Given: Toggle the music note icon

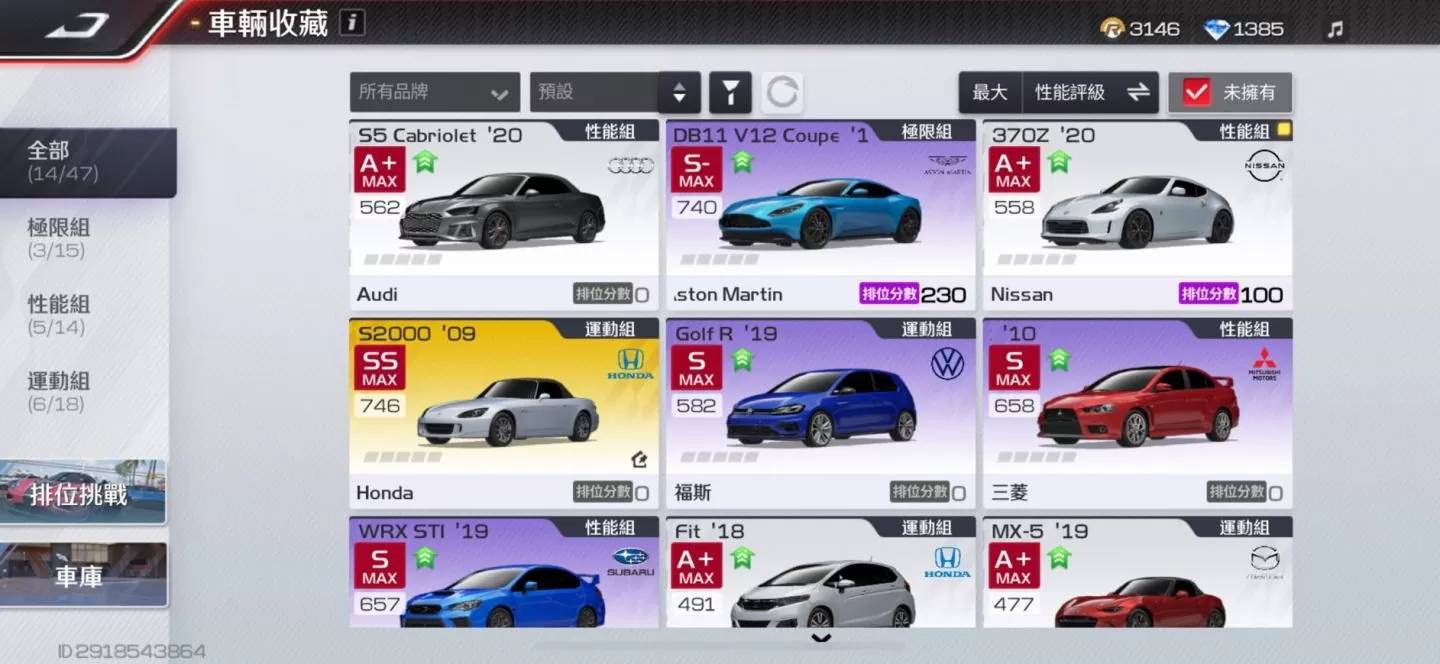Looking at the screenshot, I should click(x=1335, y=29).
